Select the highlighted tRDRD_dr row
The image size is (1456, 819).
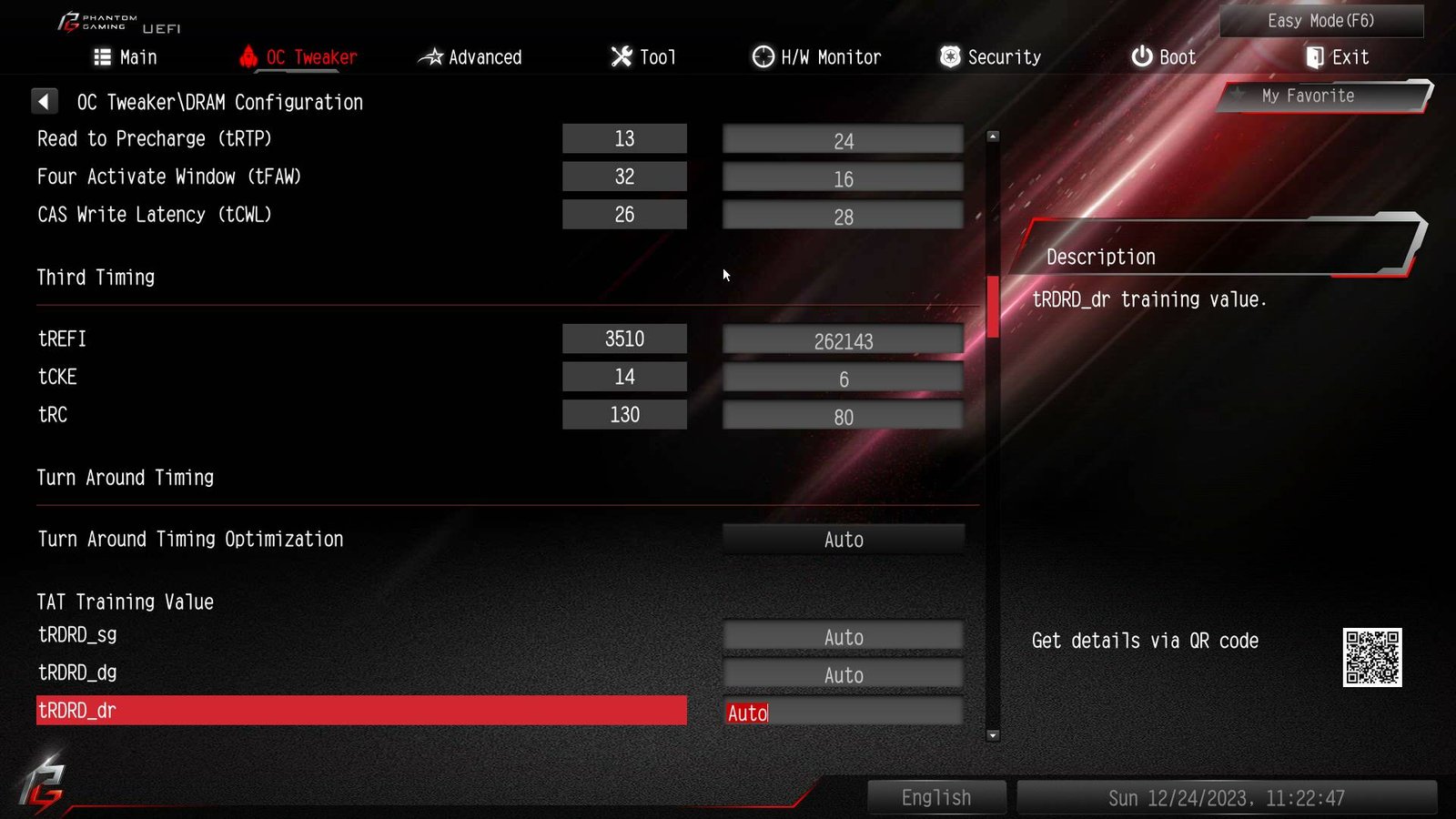pos(361,711)
